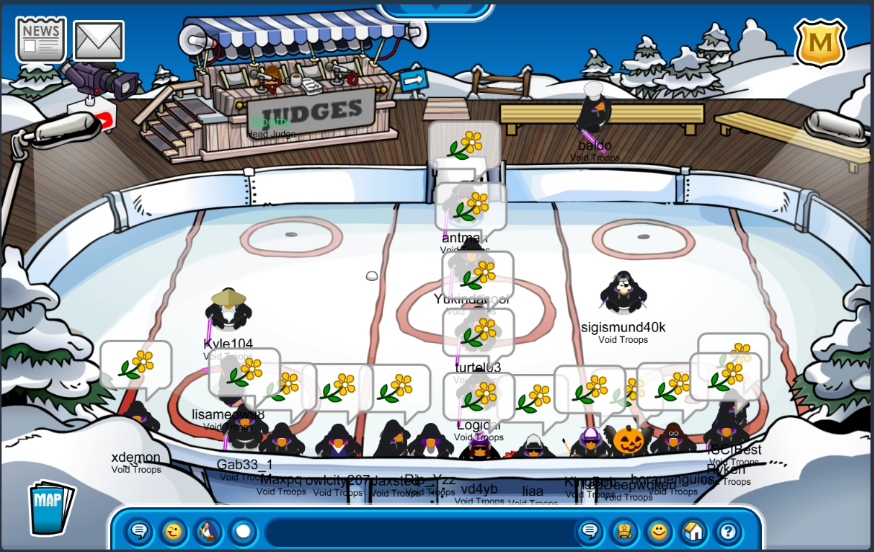
Task: Open the buddy list smiley icon
Action: point(658,531)
